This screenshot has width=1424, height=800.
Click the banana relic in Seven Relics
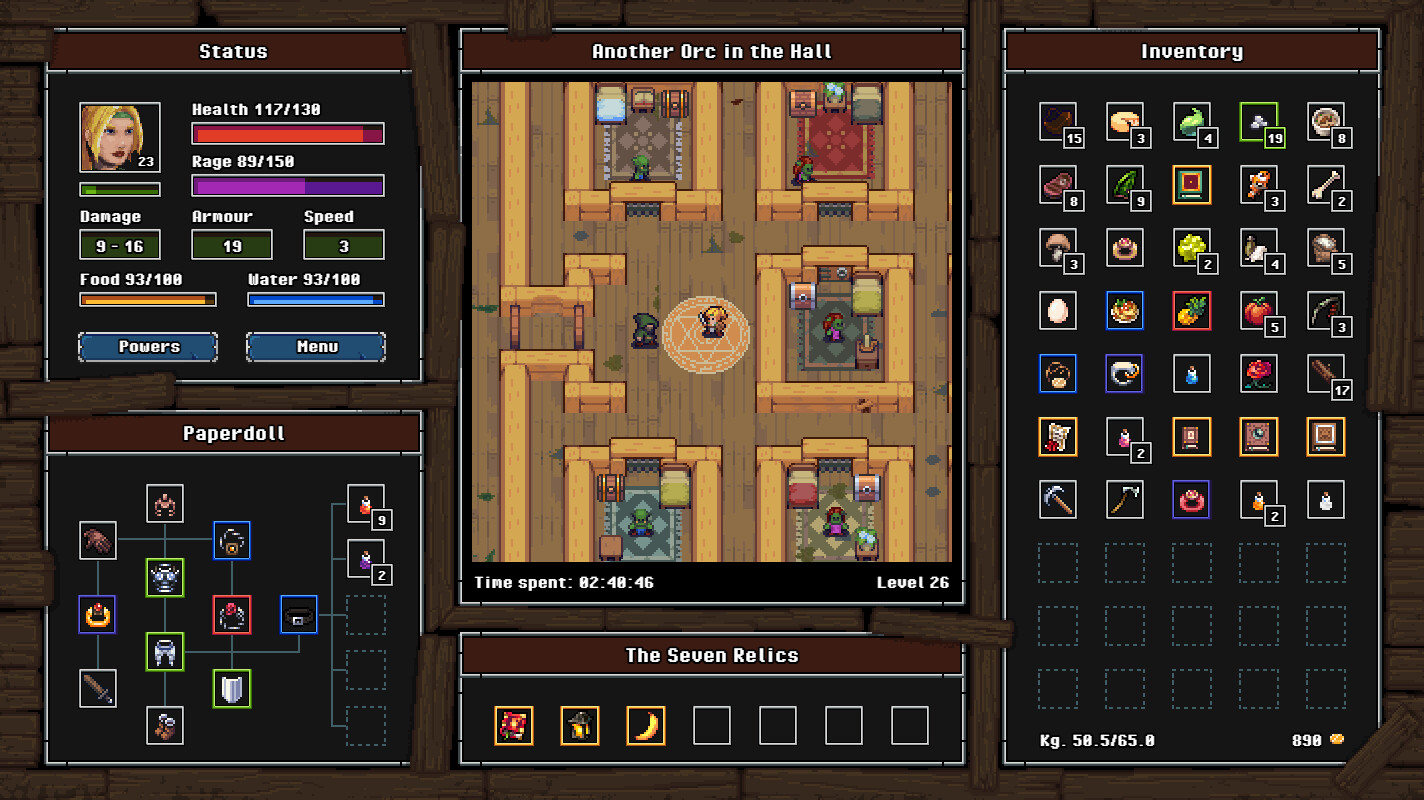(644, 725)
